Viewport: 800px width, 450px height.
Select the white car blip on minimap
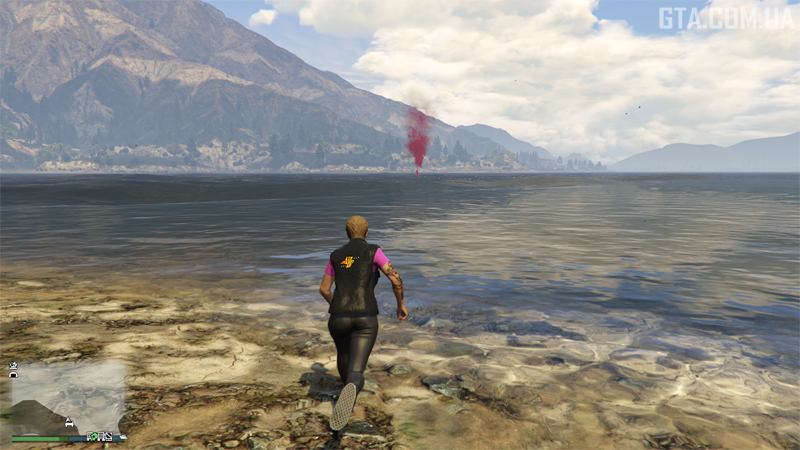tap(69, 423)
